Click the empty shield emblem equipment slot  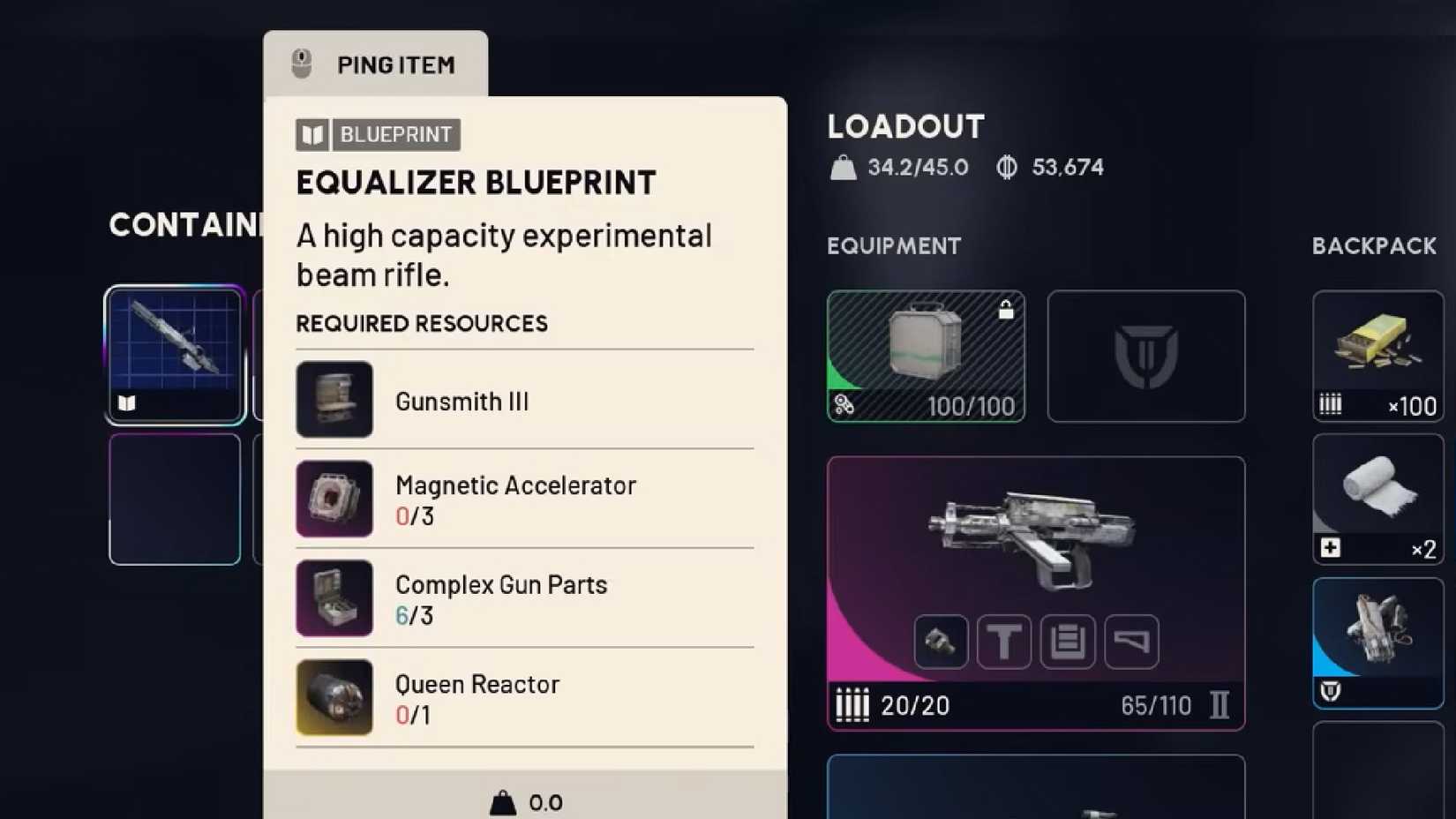(1146, 356)
